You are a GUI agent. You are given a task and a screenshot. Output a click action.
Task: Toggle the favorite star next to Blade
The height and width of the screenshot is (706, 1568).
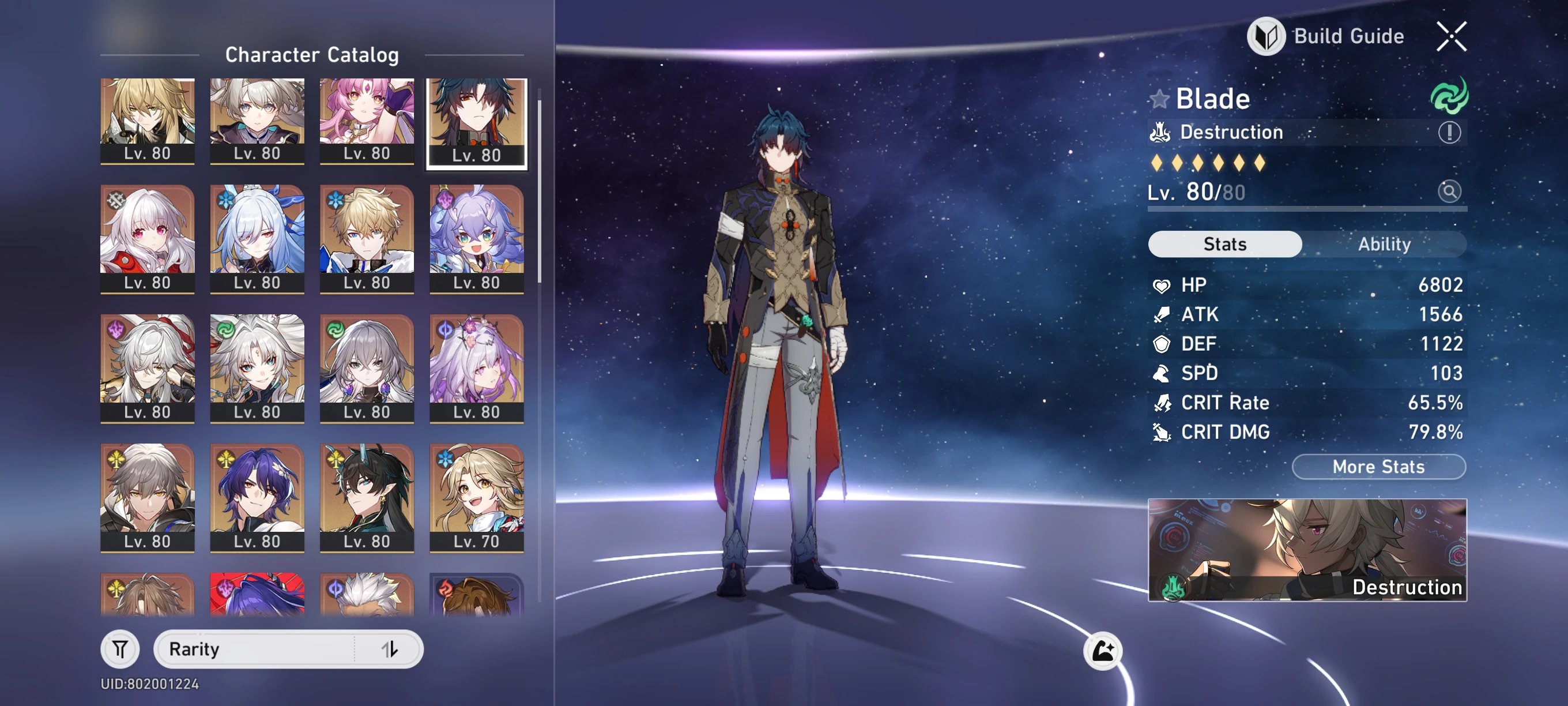tap(1160, 98)
